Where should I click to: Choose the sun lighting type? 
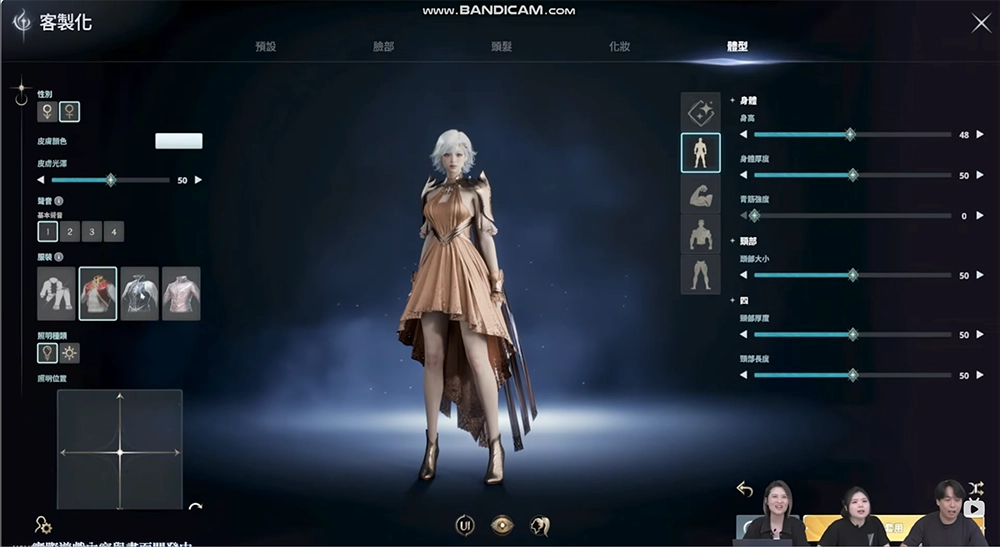pyautogui.click(x=70, y=353)
